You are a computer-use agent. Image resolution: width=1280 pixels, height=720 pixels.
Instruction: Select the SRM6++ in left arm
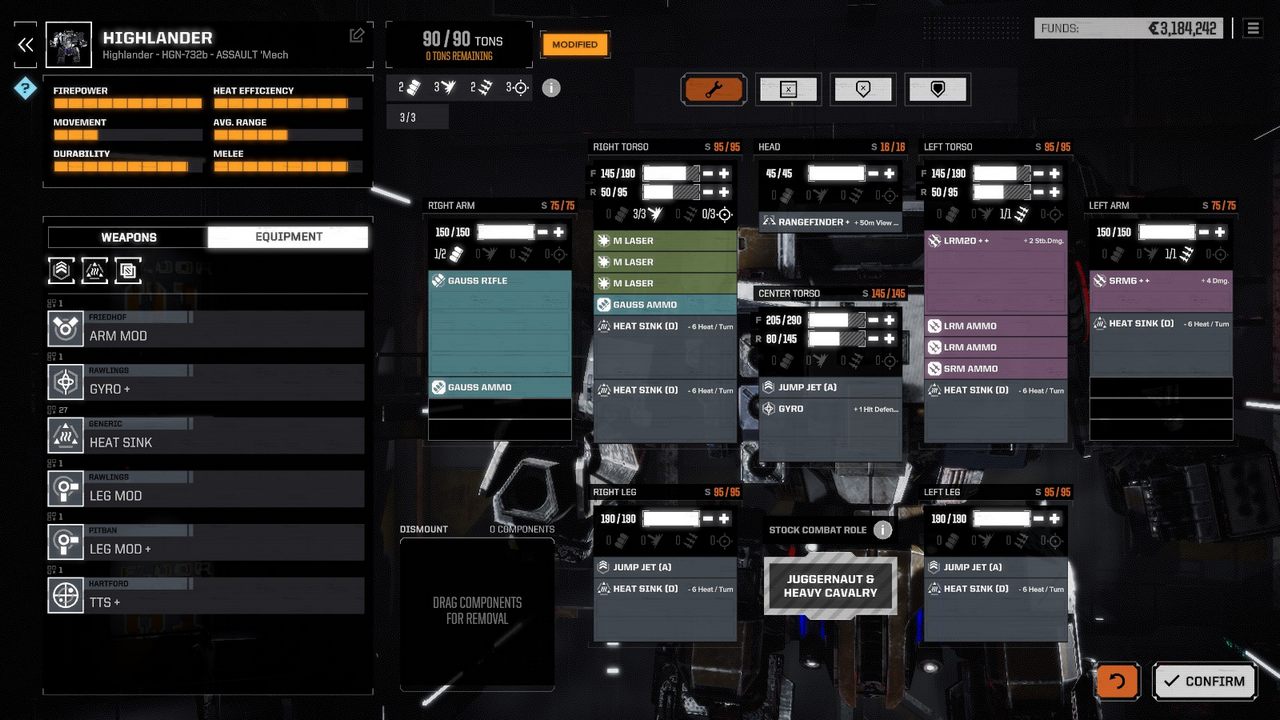1160,281
